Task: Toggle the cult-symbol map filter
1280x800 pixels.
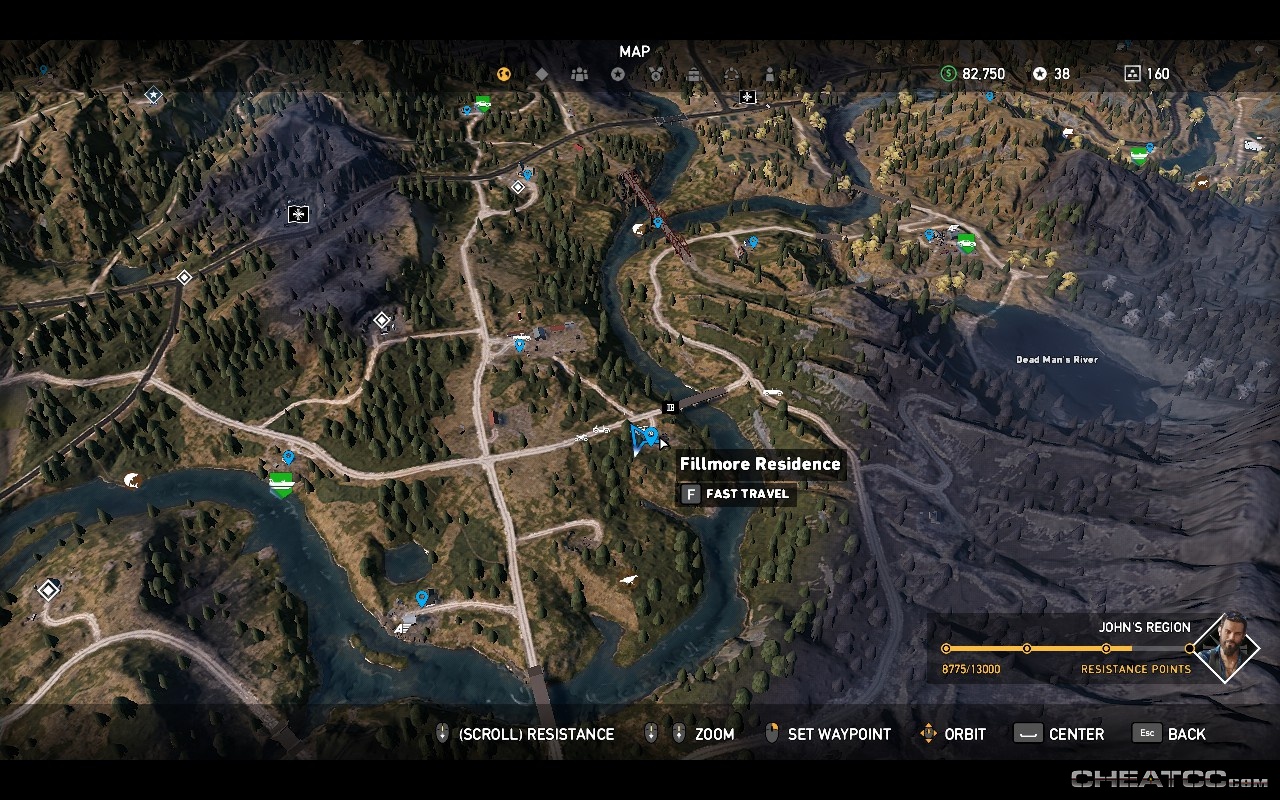Action: pos(732,73)
